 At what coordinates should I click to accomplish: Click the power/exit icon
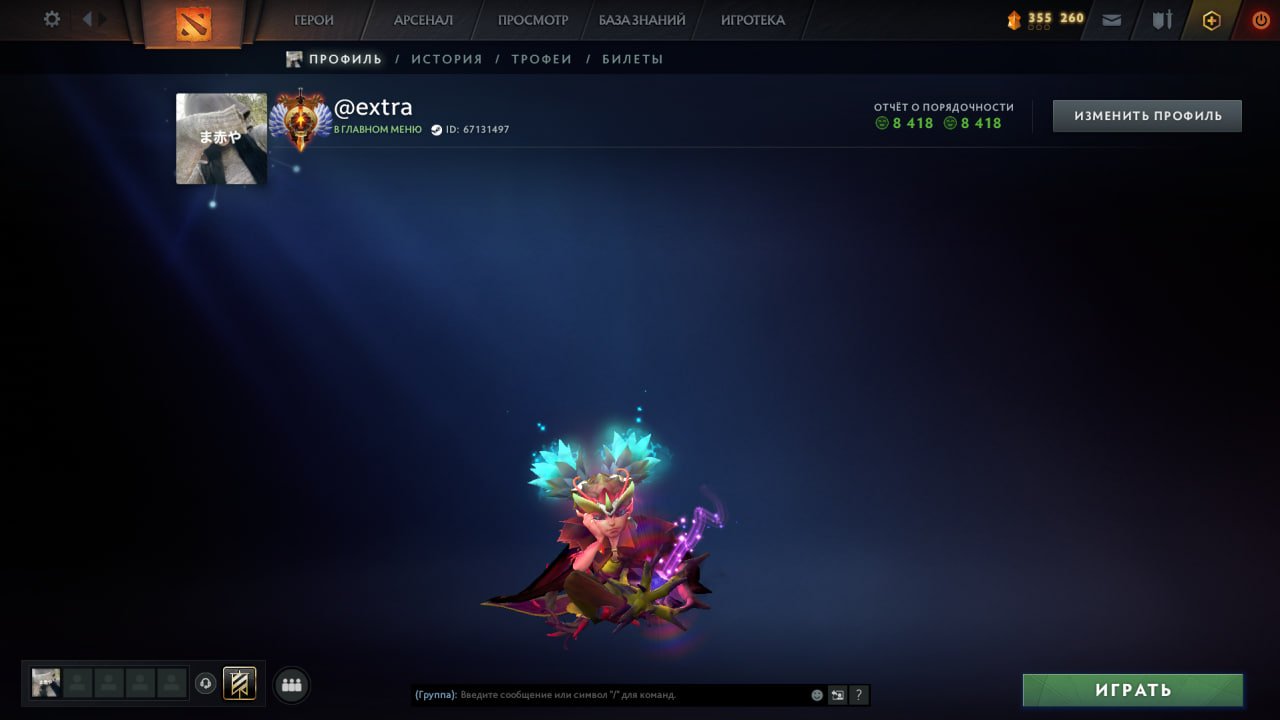coord(1260,19)
